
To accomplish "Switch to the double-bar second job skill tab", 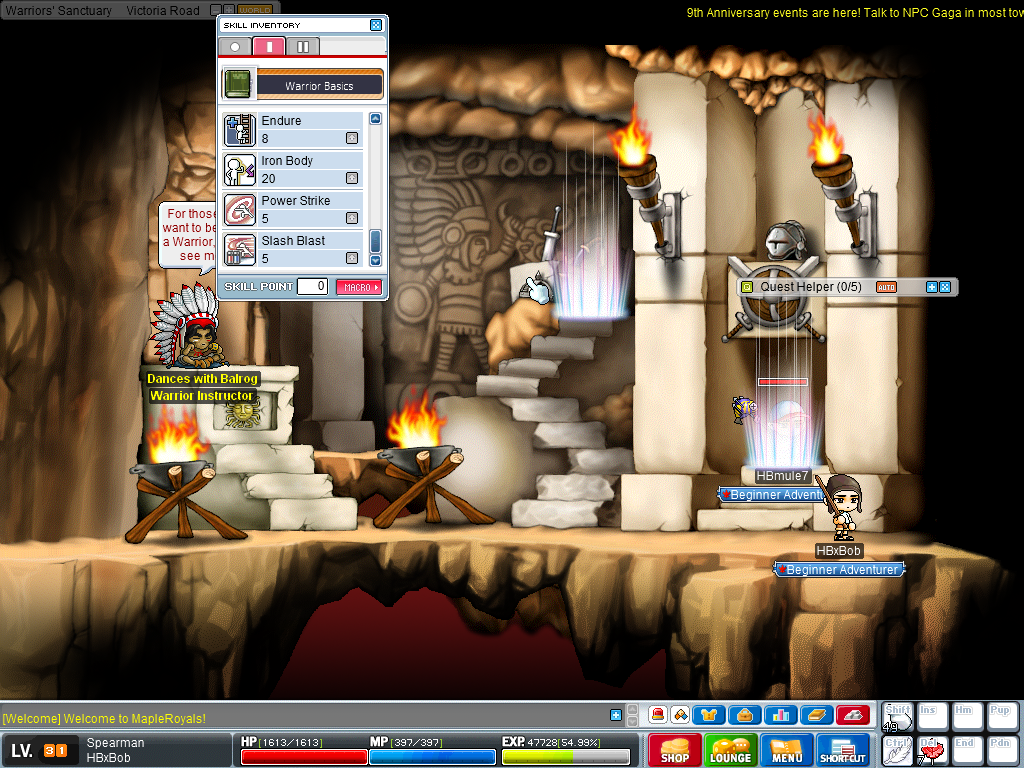I will tap(303, 46).
